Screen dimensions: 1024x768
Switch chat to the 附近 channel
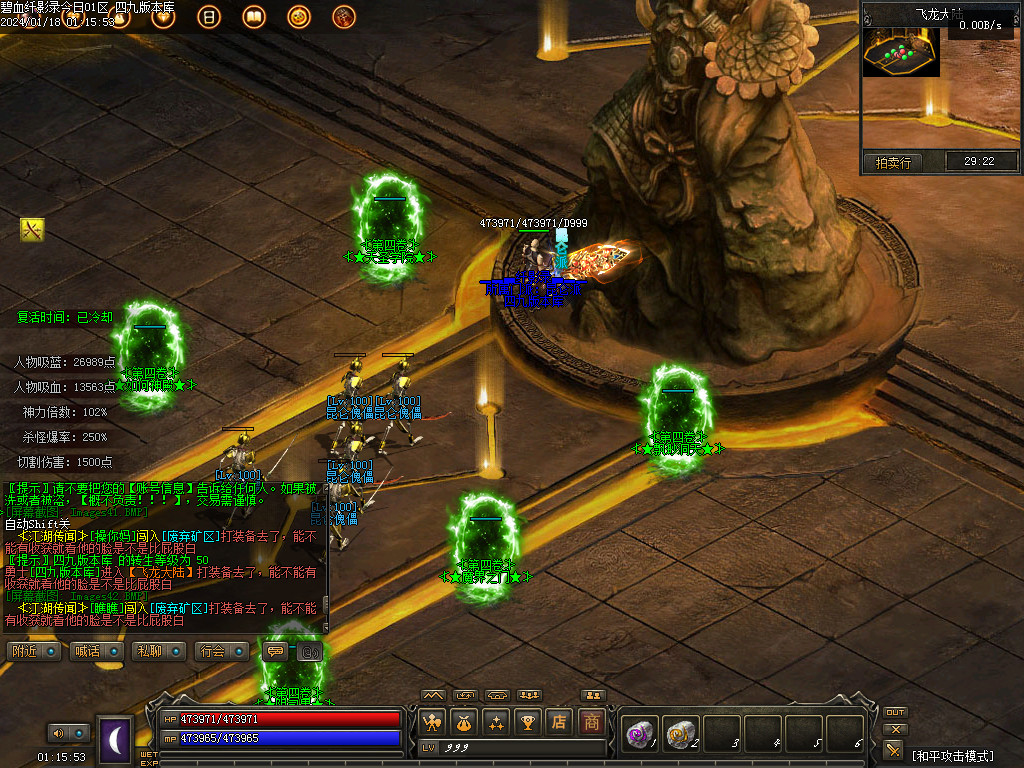29,652
